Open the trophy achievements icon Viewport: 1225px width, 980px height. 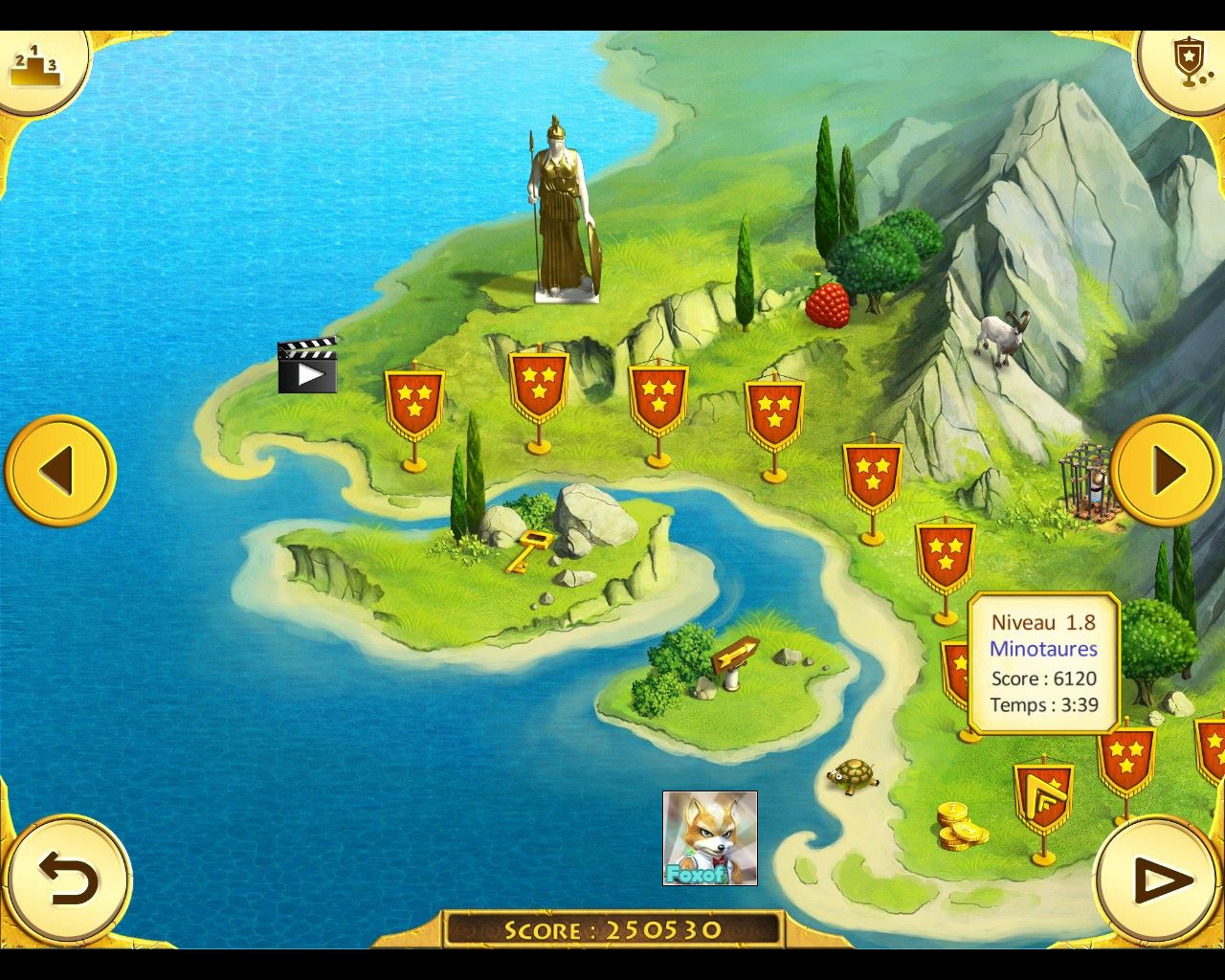tap(1187, 65)
